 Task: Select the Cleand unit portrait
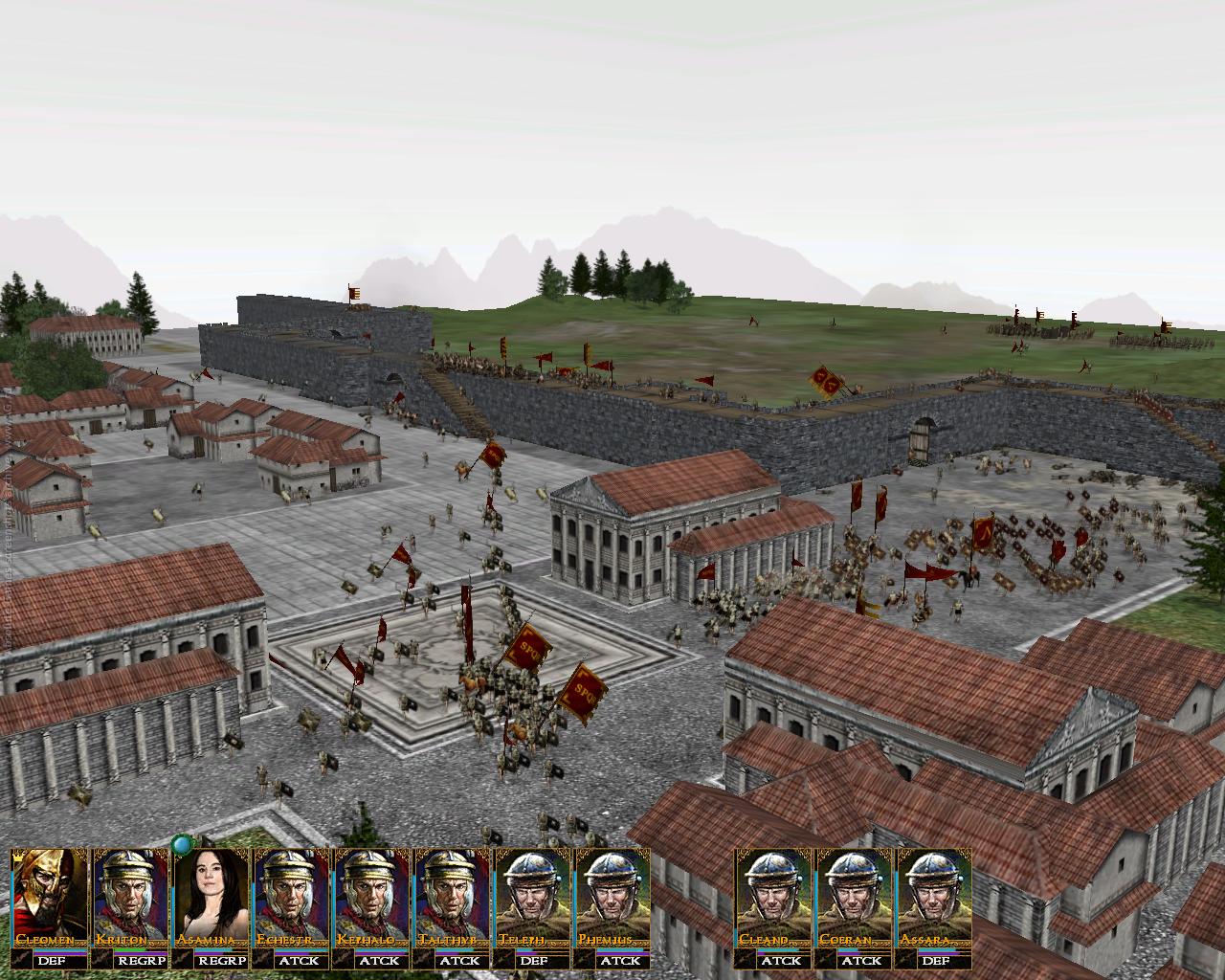[x=773, y=895]
